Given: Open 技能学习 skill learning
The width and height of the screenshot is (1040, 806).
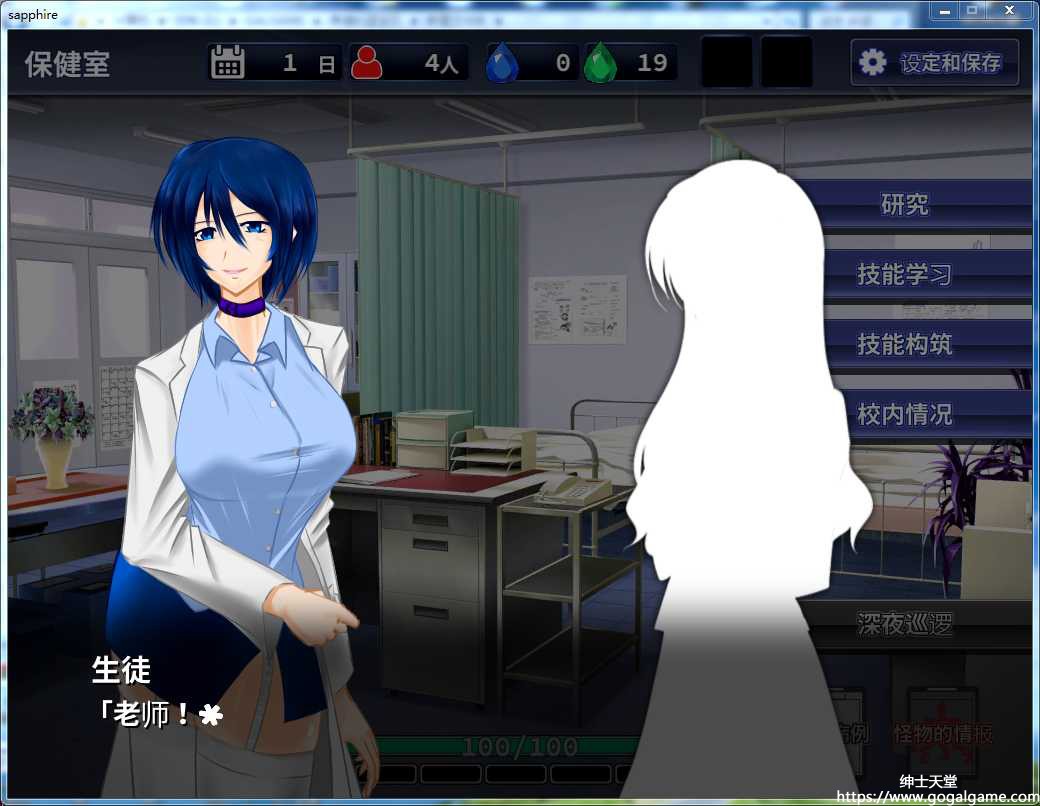Looking at the screenshot, I should 905,275.
